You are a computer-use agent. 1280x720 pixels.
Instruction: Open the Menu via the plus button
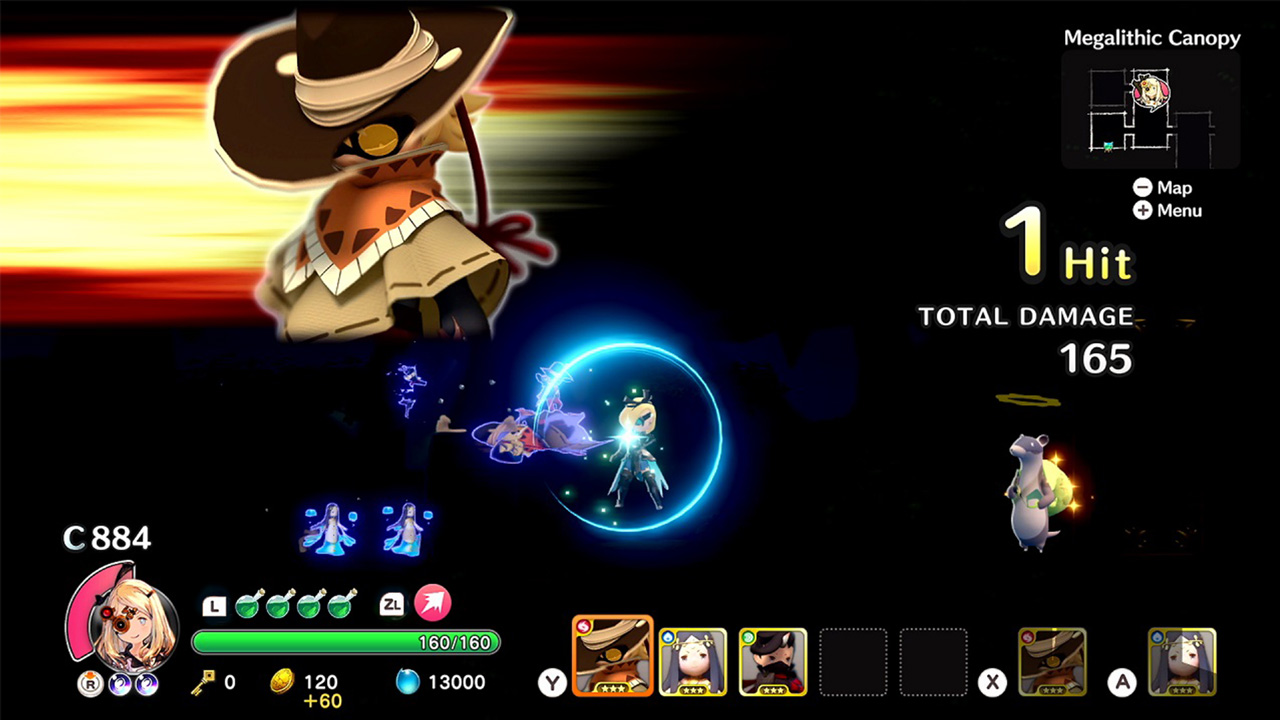click(x=1141, y=211)
